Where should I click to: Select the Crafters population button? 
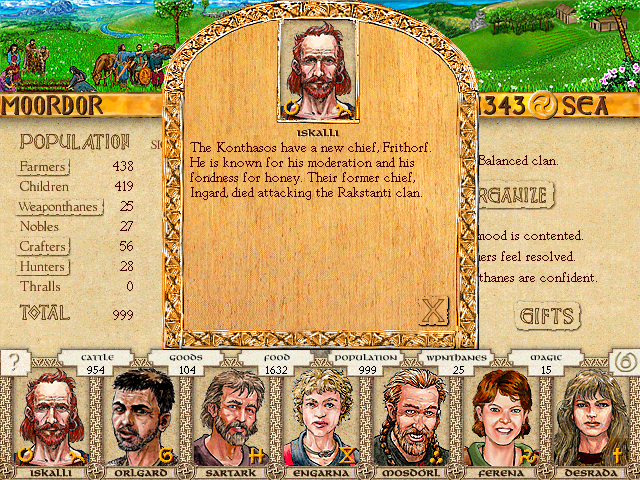click(x=43, y=246)
